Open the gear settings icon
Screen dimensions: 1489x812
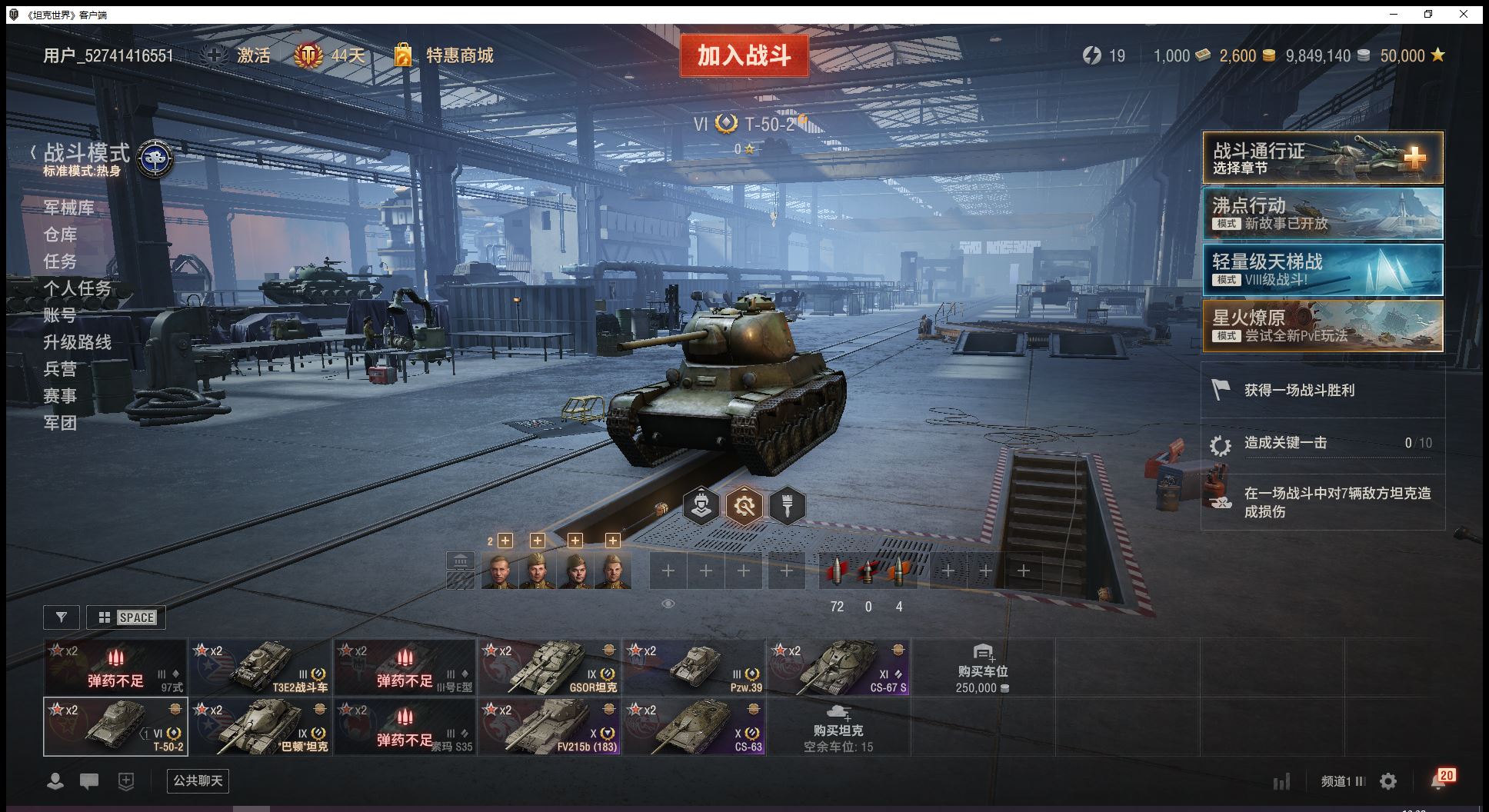[x=1388, y=781]
